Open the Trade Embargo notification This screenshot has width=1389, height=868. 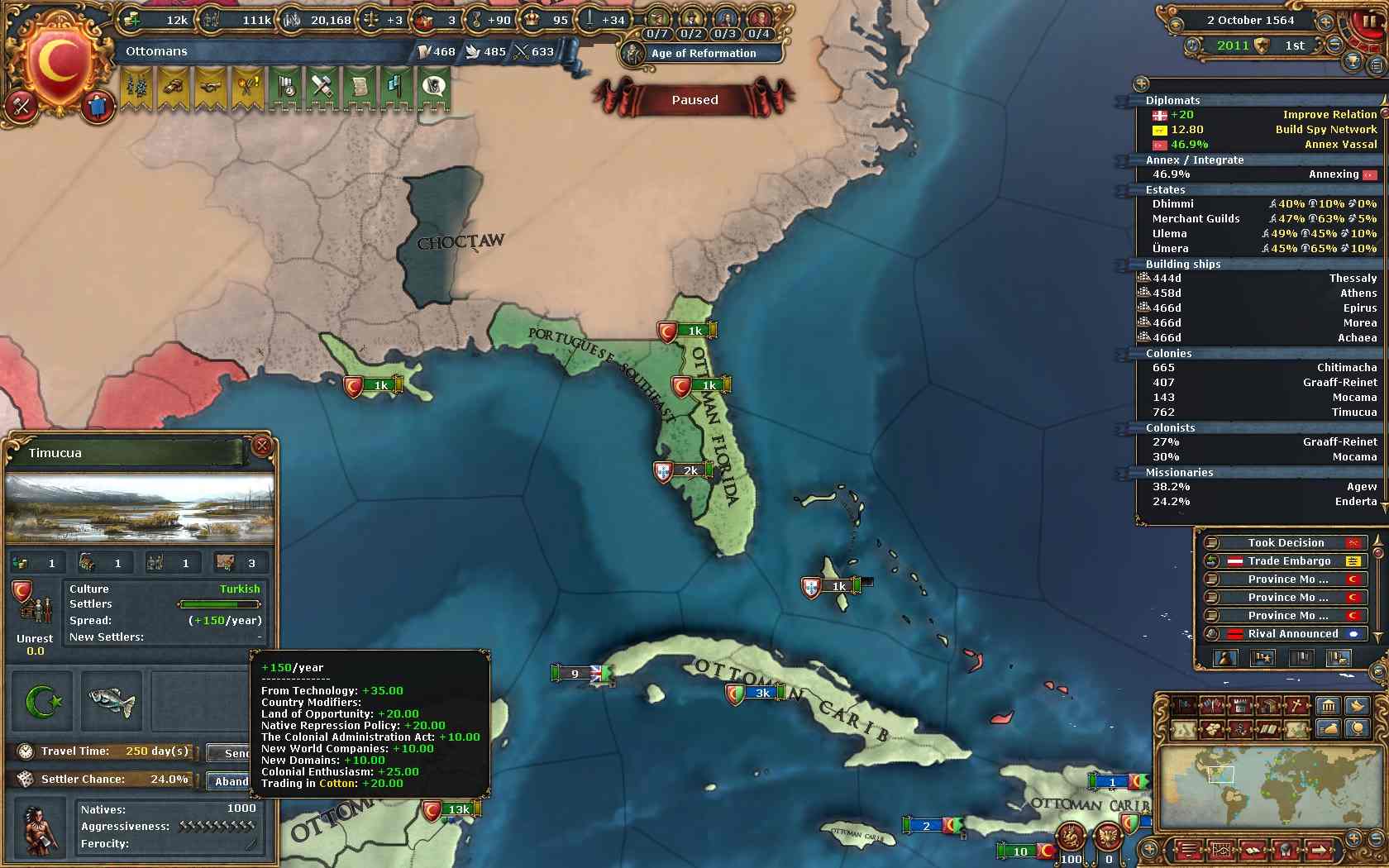(x=1288, y=561)
